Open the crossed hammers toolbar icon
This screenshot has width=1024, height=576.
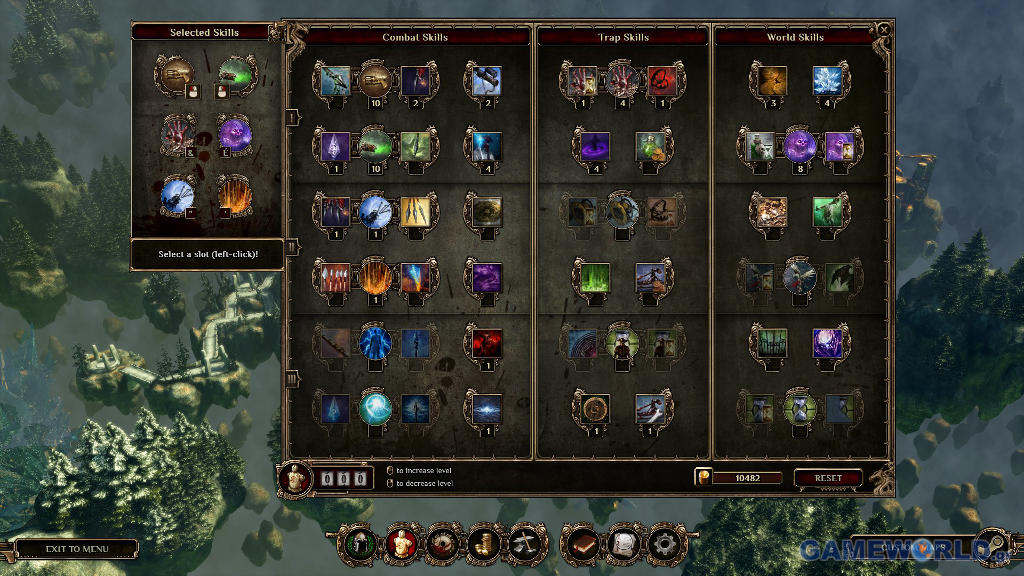click(525, 544)
